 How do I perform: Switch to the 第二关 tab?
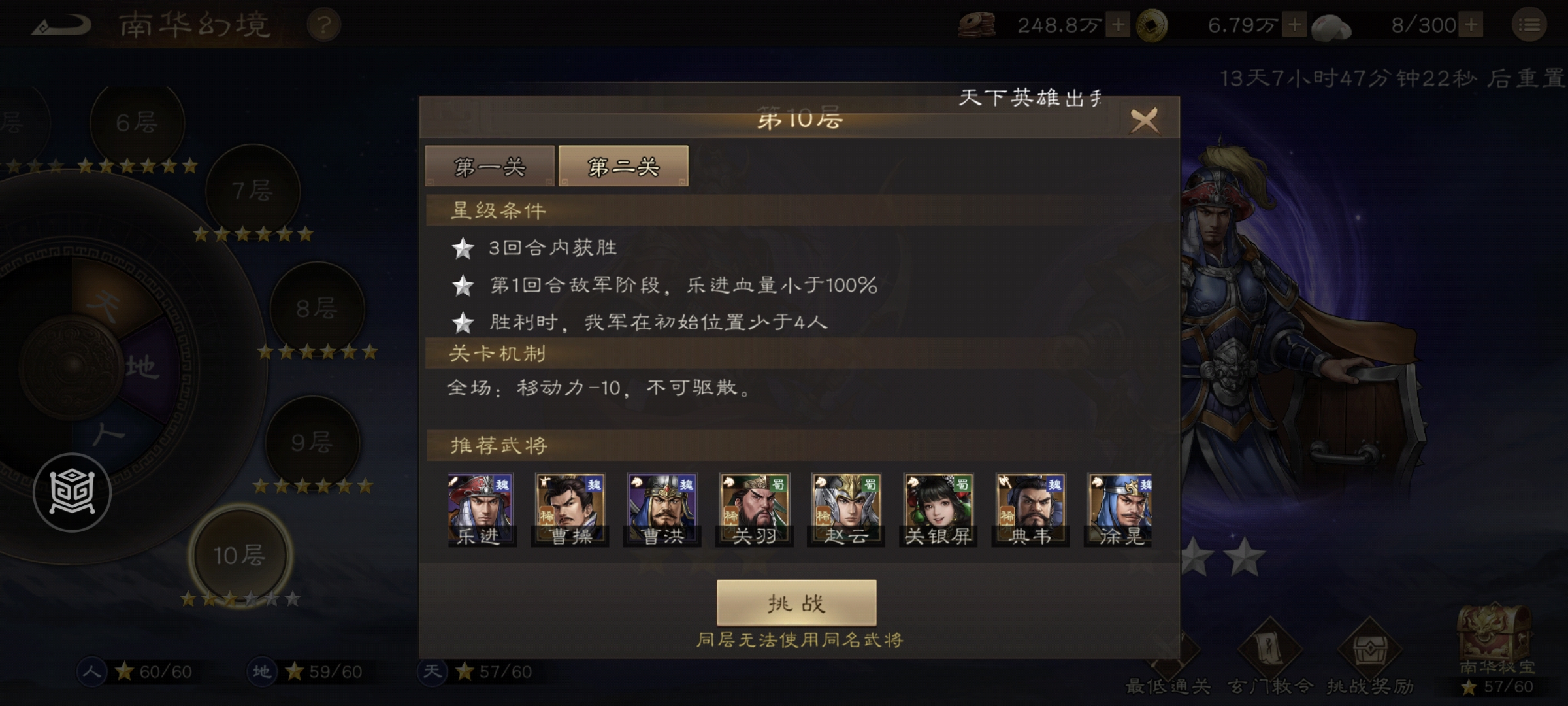[x=622, y=167]
